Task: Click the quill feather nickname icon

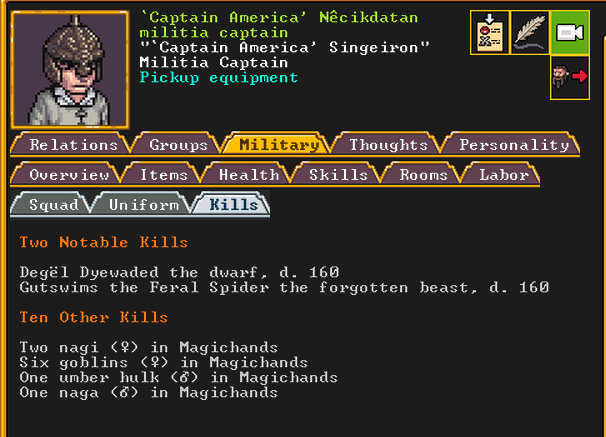Action: tap(529, 32)
